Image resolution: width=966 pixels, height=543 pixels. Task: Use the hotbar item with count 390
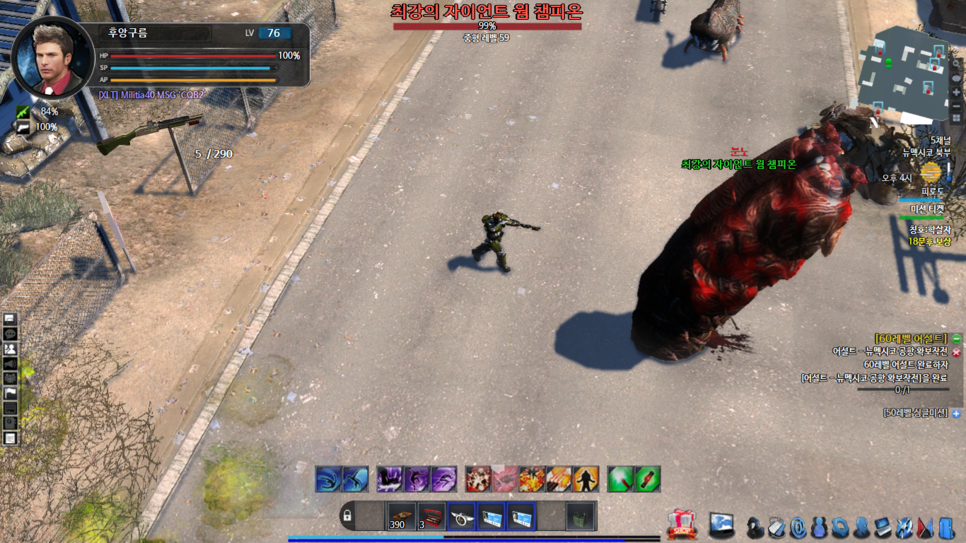tap(400, 517)
